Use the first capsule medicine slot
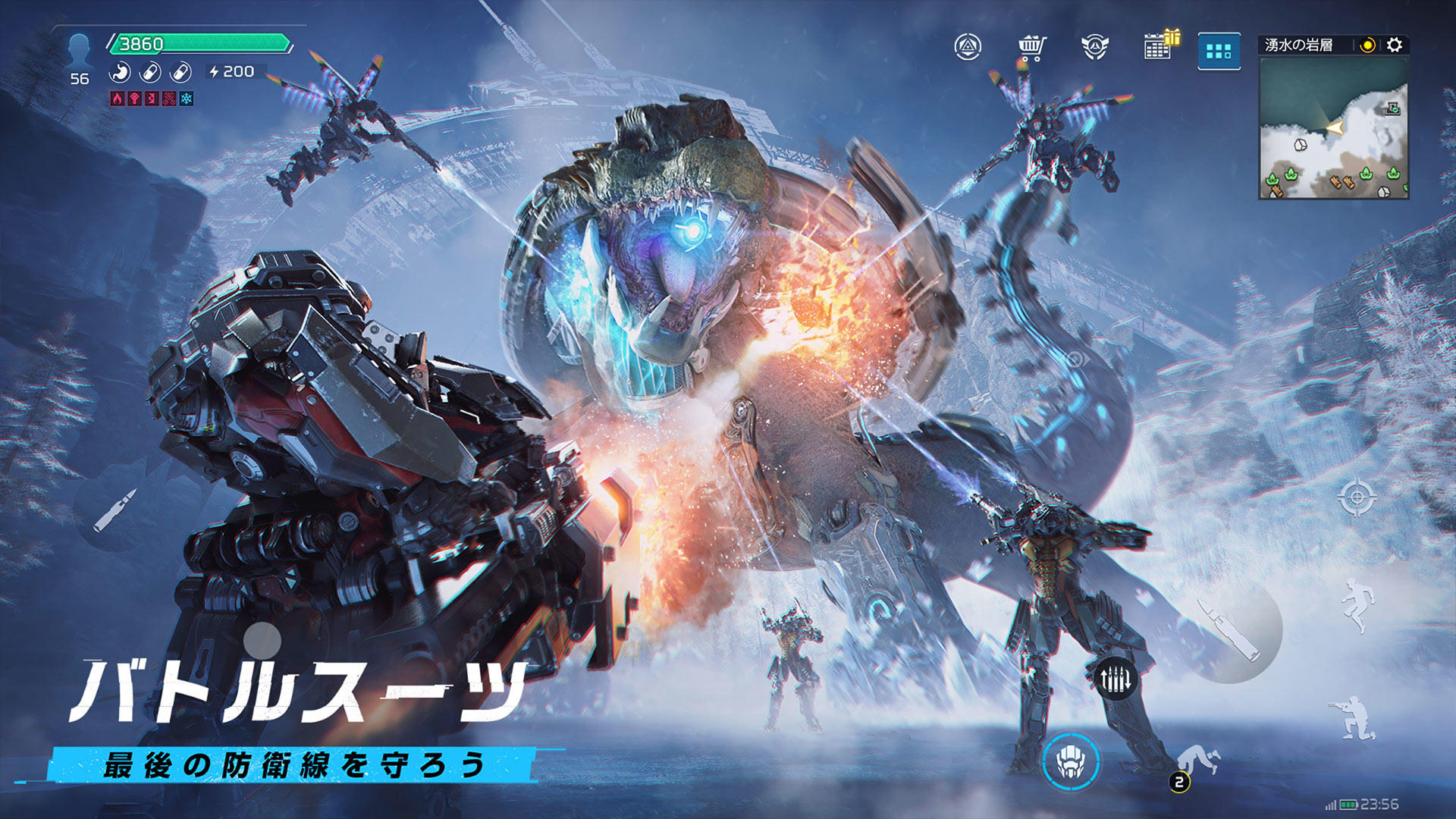The height and width of the screenshot is (819, 1456). pyautogui.click(x=150, y=73)
